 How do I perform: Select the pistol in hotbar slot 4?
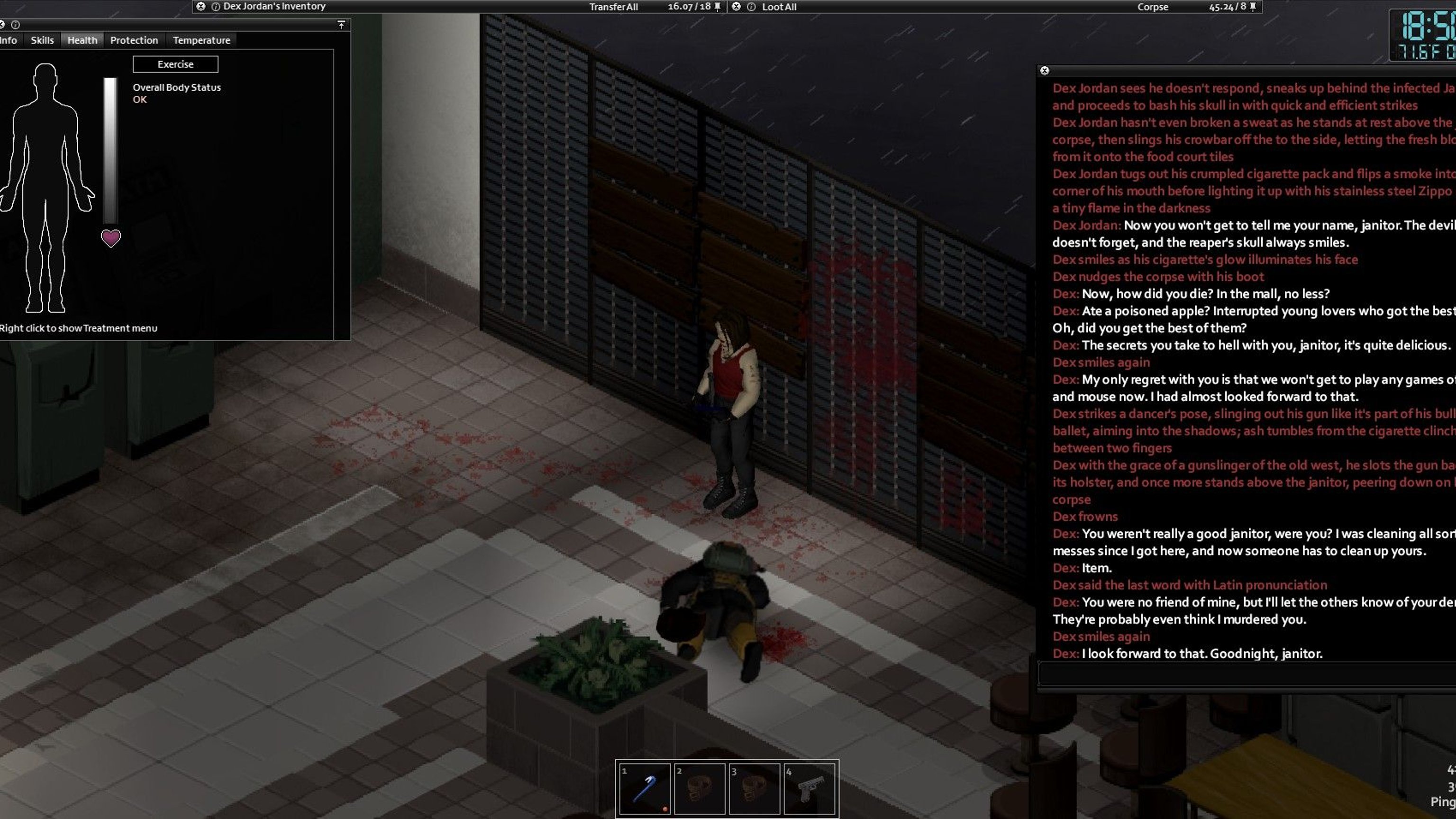point(809,789)
